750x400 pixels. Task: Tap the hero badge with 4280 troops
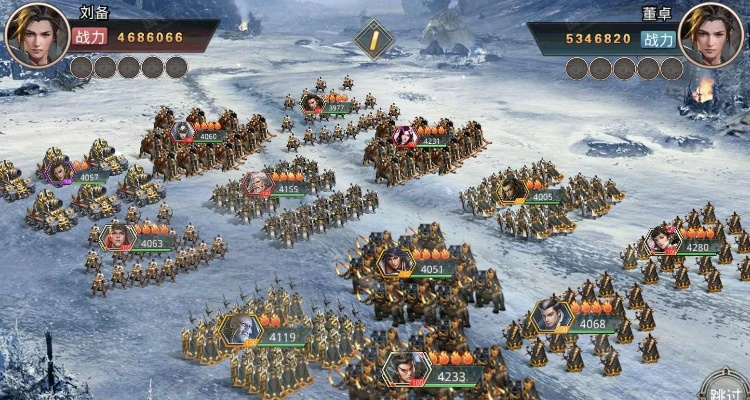[663, 240]
